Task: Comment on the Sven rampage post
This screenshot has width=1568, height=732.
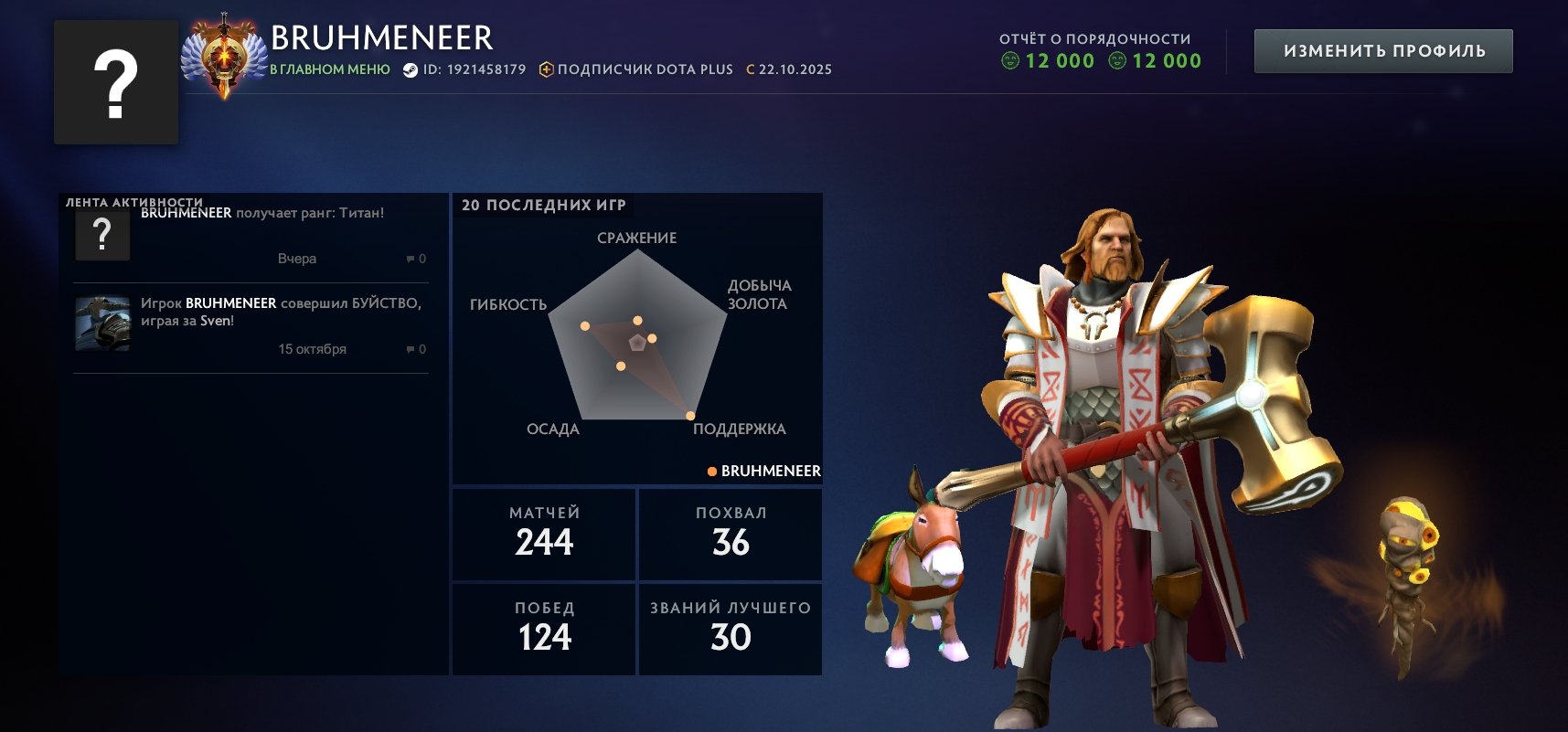Action: point(416,349)
